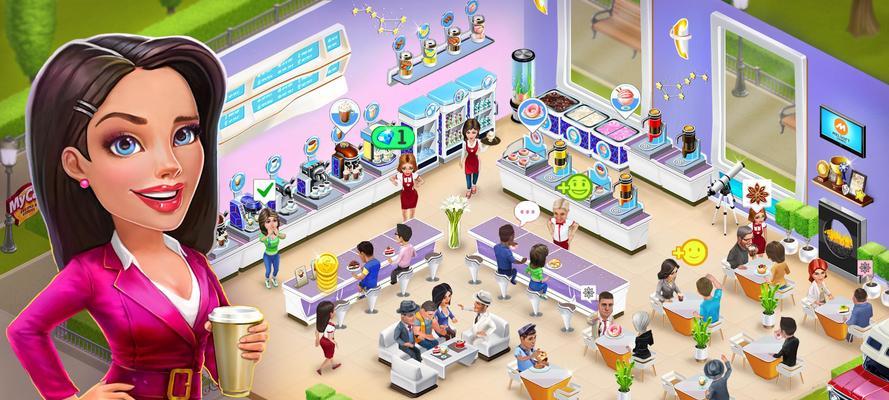Open the speech bubble with three dots
This screenshot has height=400, width=889.
(x=526, y=213)
